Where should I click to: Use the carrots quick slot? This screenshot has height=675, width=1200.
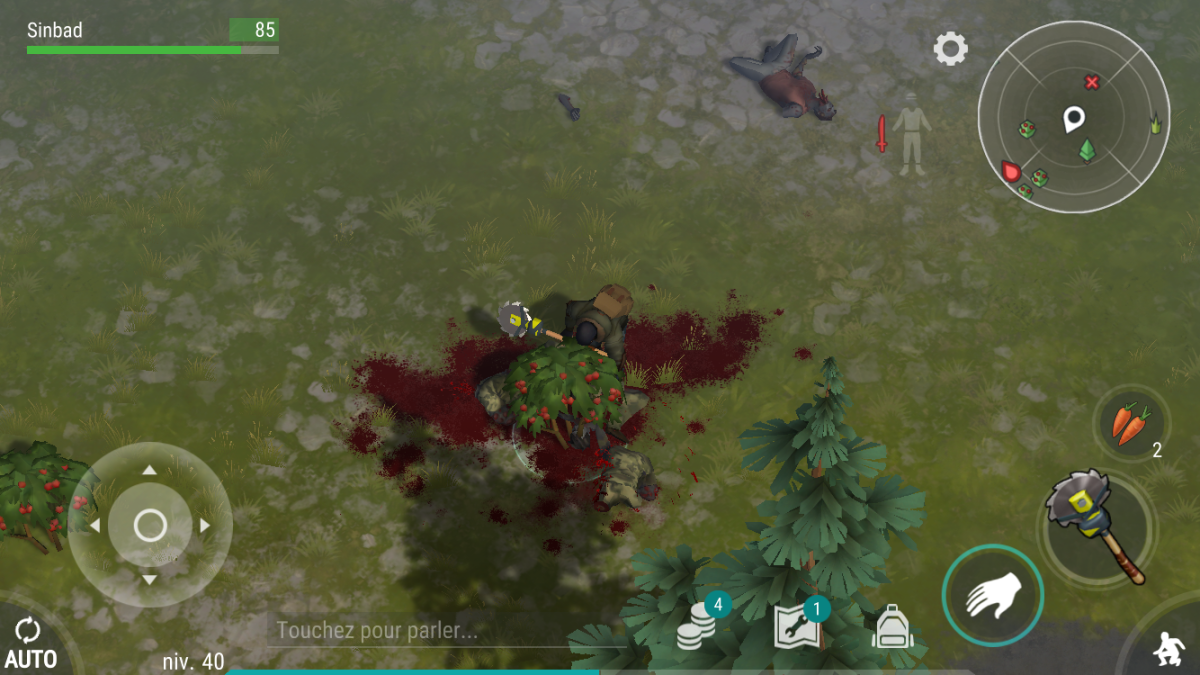pyautogui.click(x=1130, y=424)
